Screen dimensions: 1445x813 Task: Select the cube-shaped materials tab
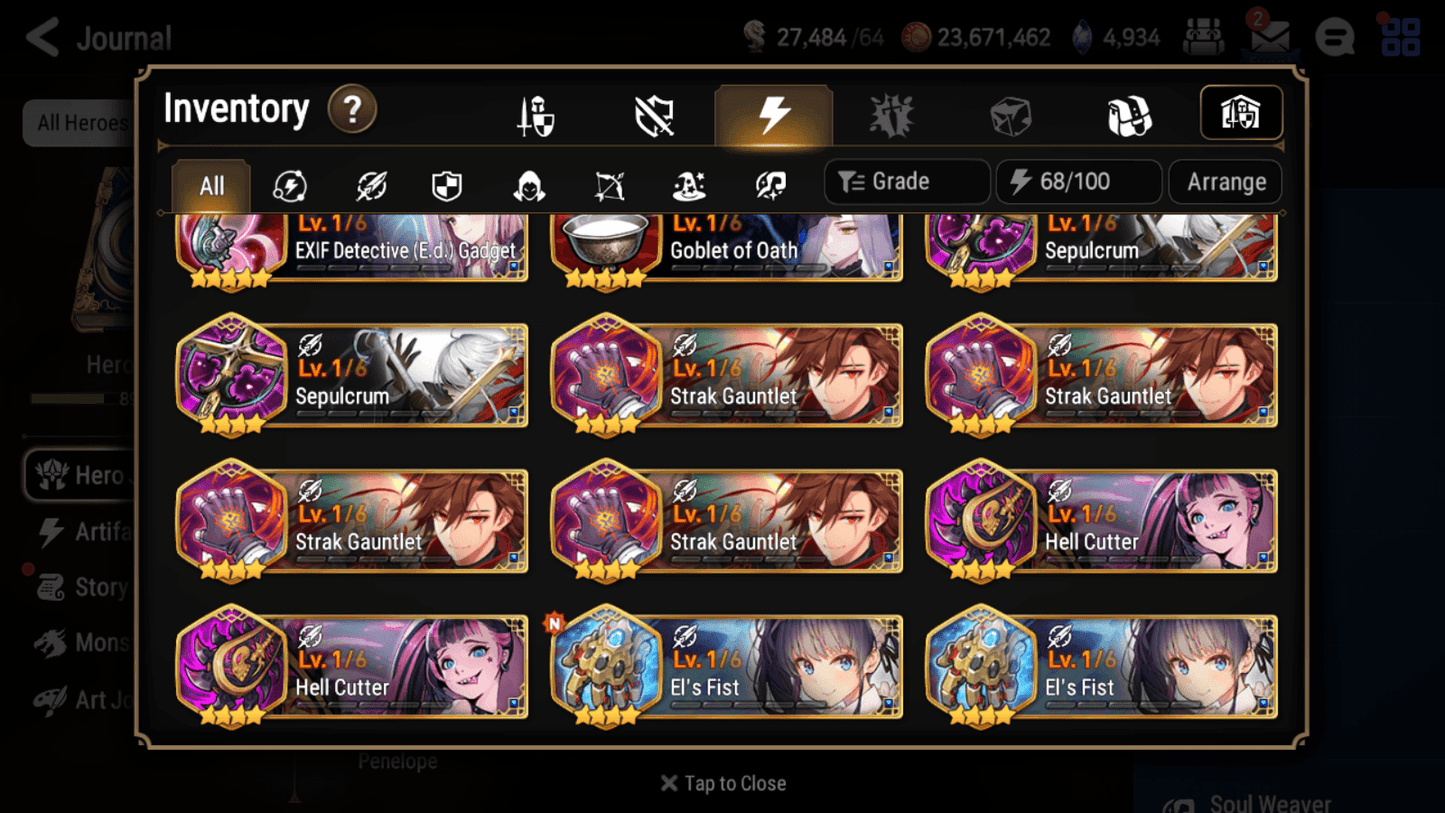coord(1011,114)
